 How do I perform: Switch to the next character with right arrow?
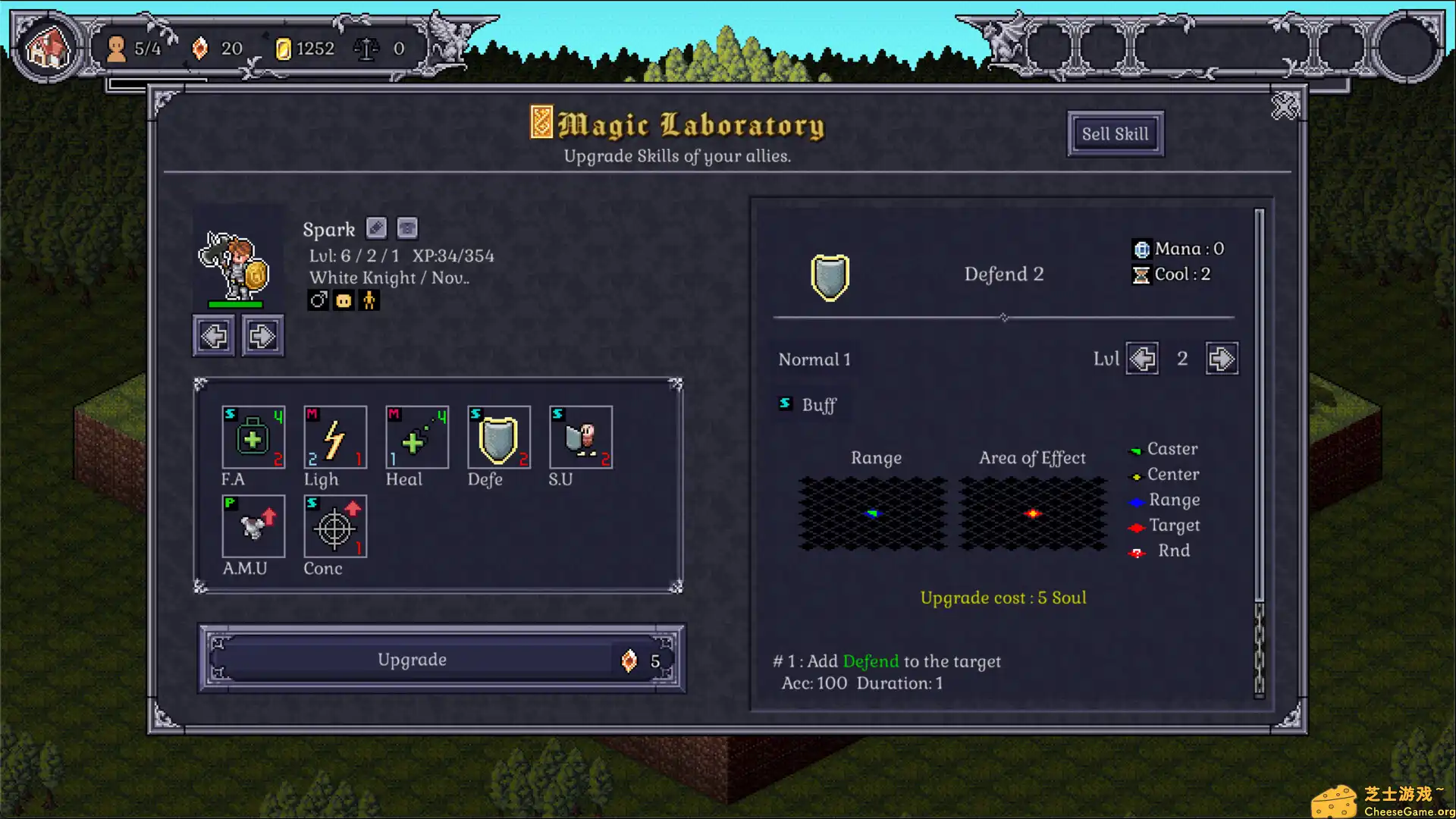(x=262, y=335)
